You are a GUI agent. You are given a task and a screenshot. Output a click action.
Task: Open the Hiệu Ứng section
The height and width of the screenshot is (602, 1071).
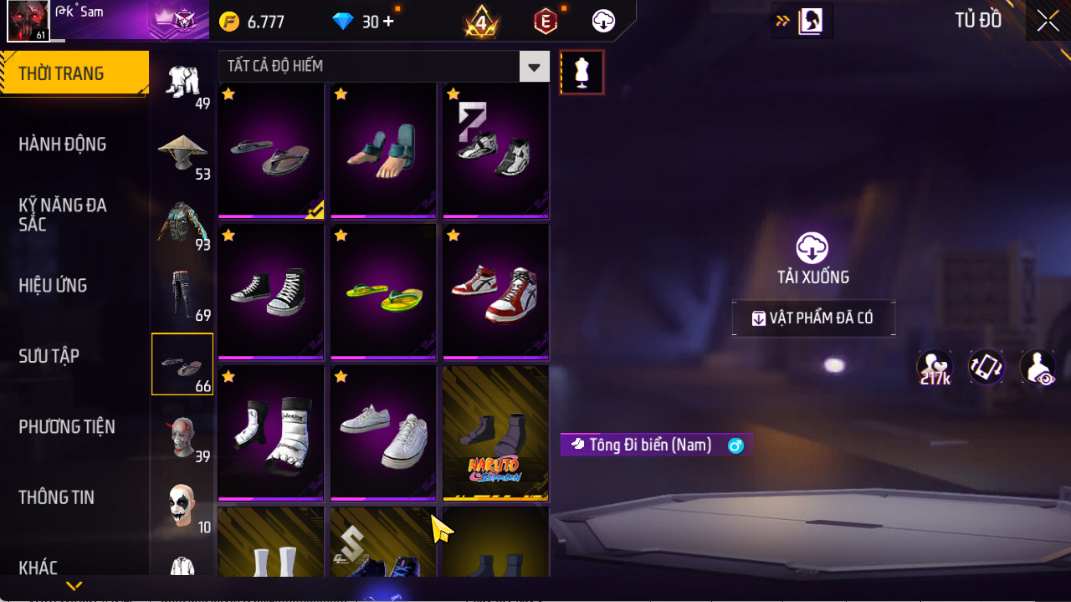(53, 286)
